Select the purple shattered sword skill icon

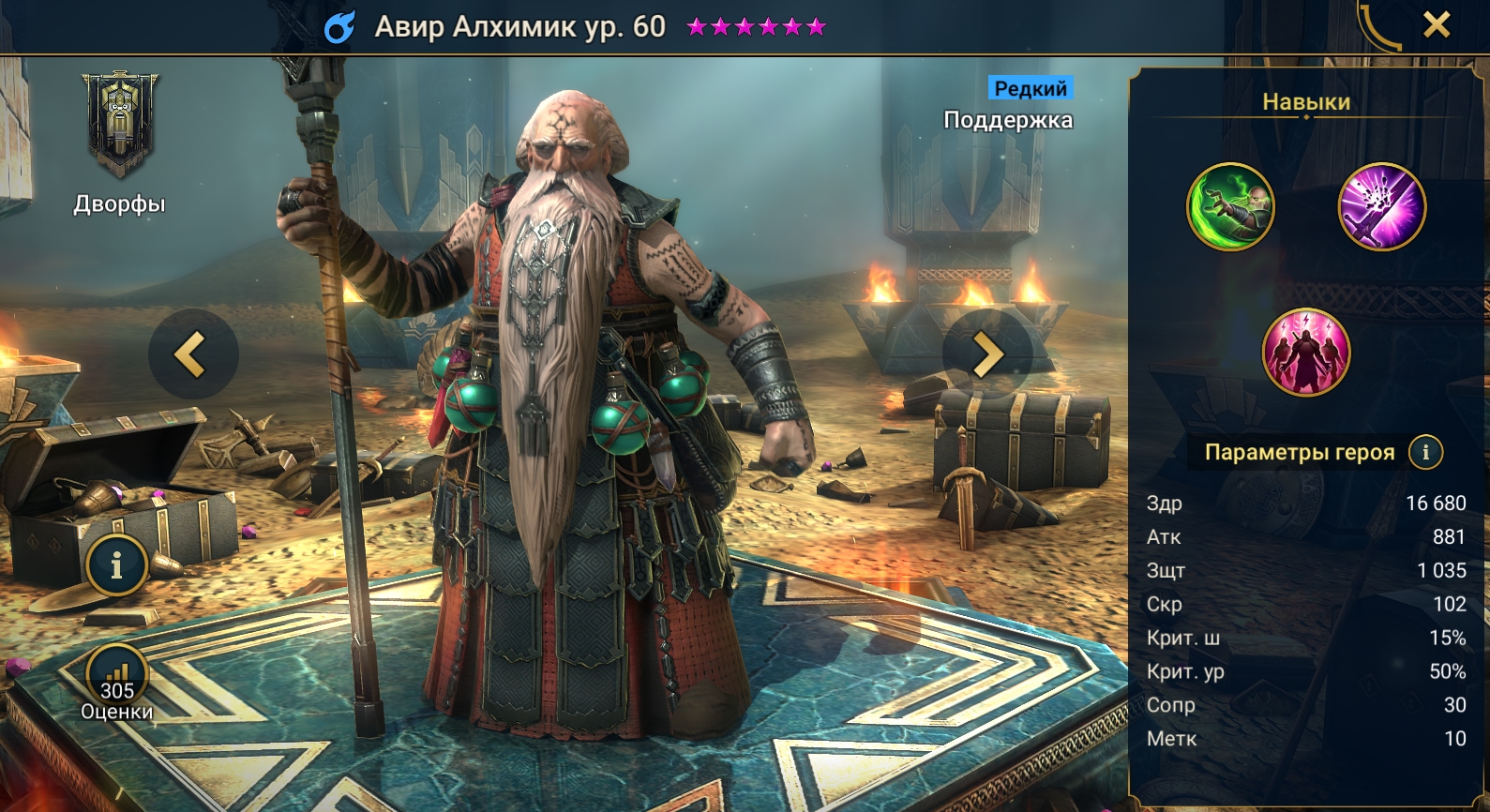tap(1381, 207)
